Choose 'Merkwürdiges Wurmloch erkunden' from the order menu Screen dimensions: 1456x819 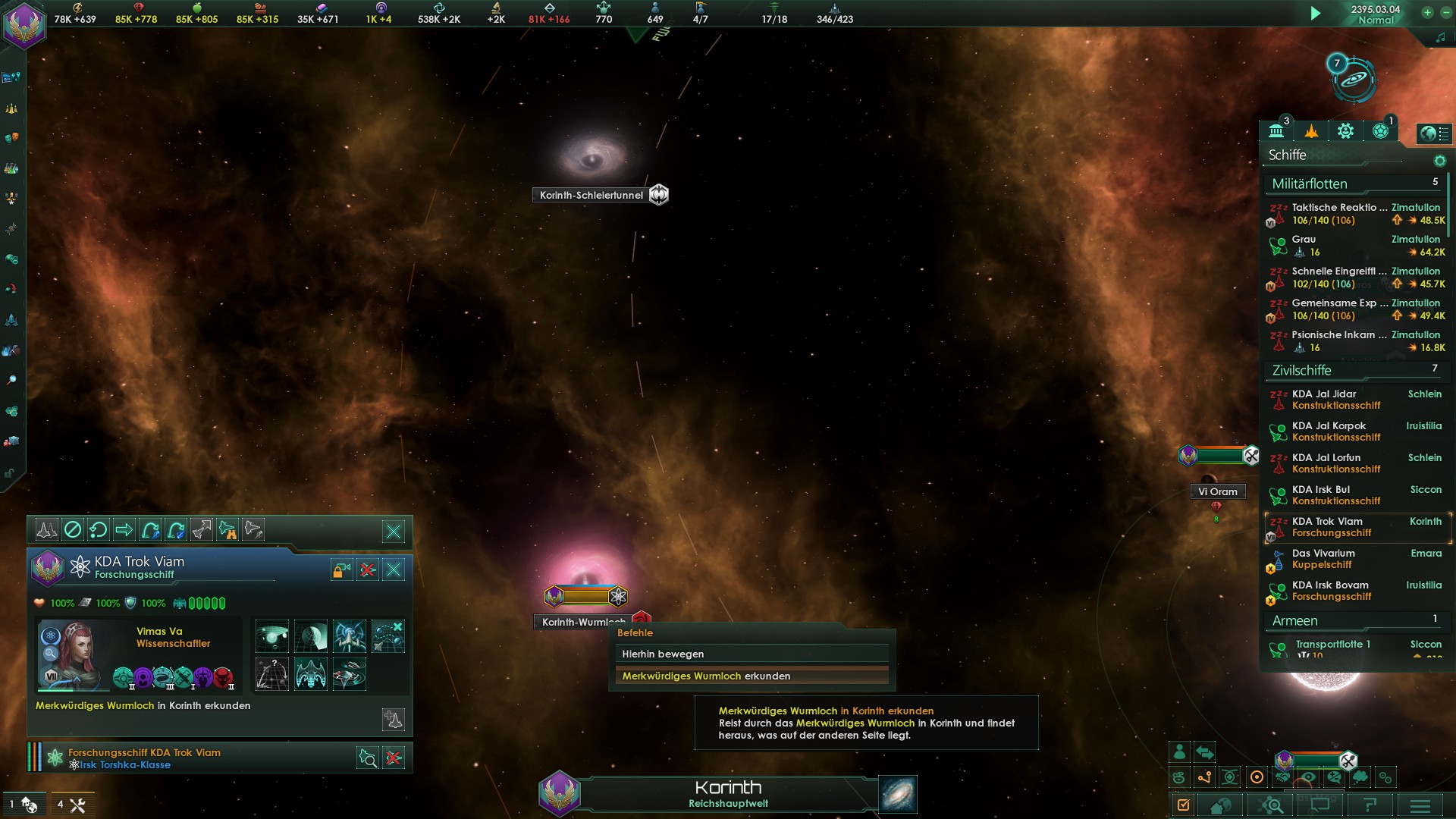(705, 675)
